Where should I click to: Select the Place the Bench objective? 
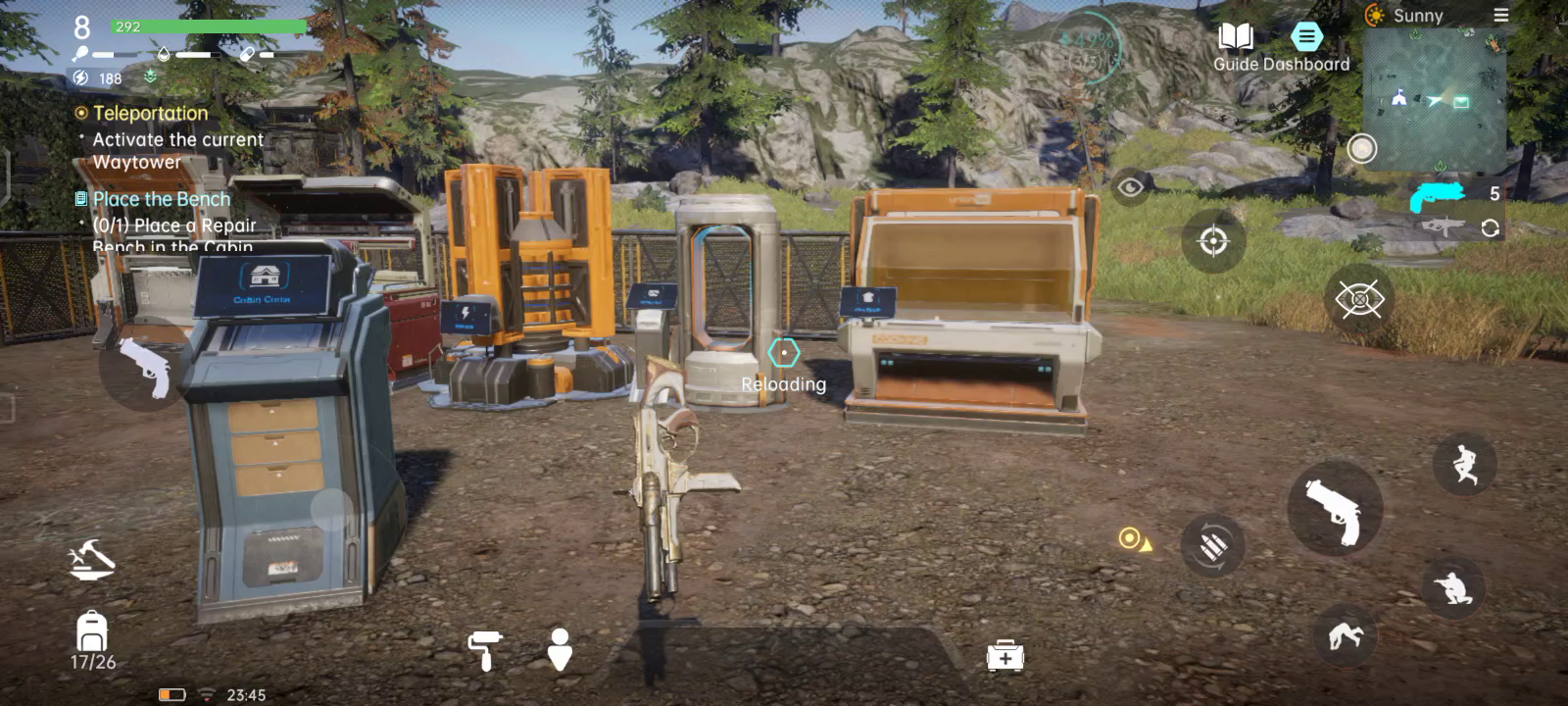(161, 199)
